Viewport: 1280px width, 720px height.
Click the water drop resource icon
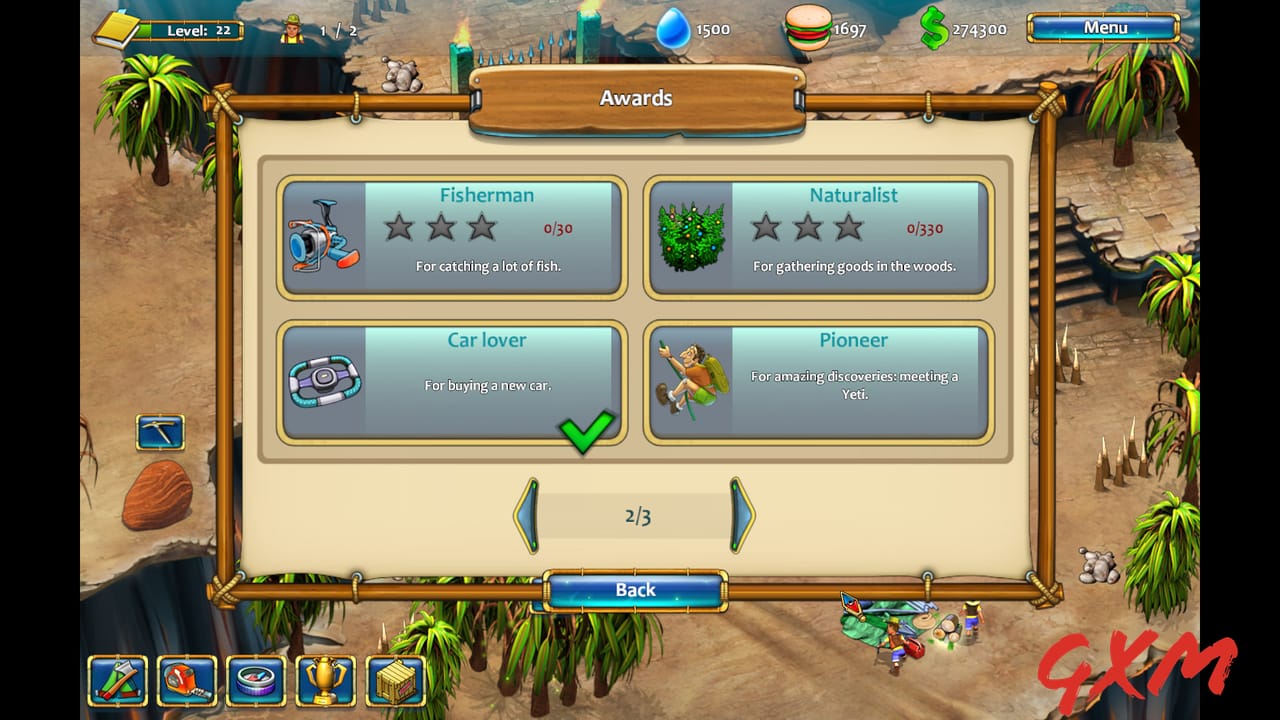click(x=676, y=28)
